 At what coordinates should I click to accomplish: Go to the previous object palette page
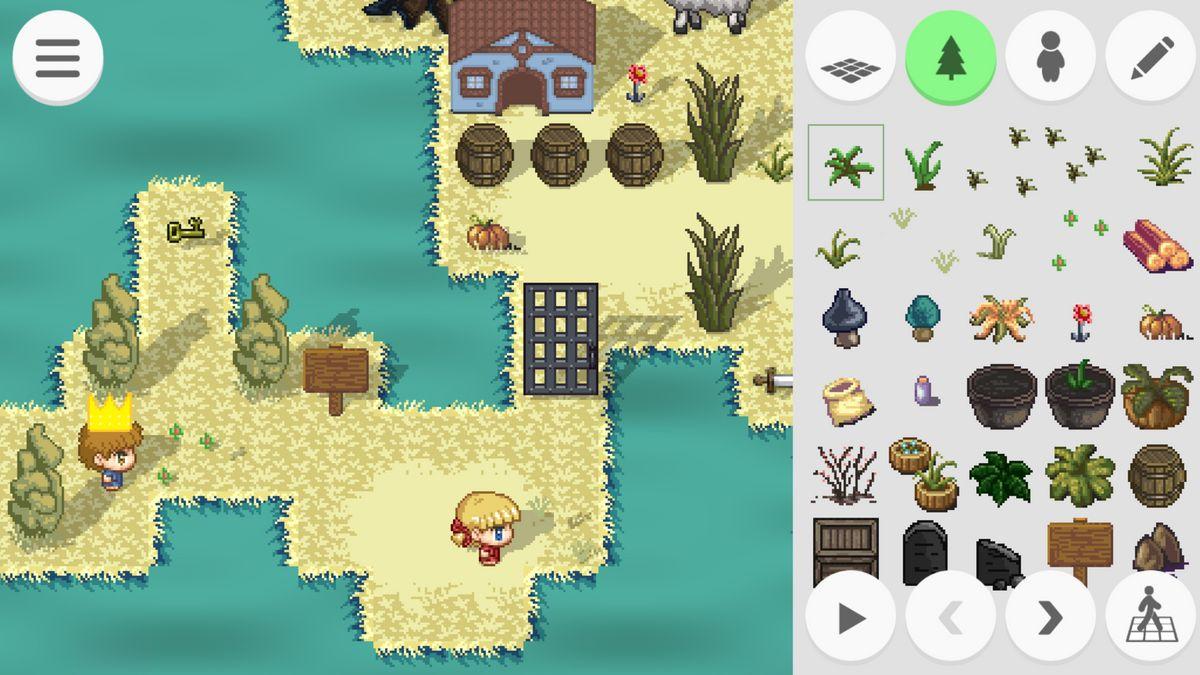pos(950,617)
